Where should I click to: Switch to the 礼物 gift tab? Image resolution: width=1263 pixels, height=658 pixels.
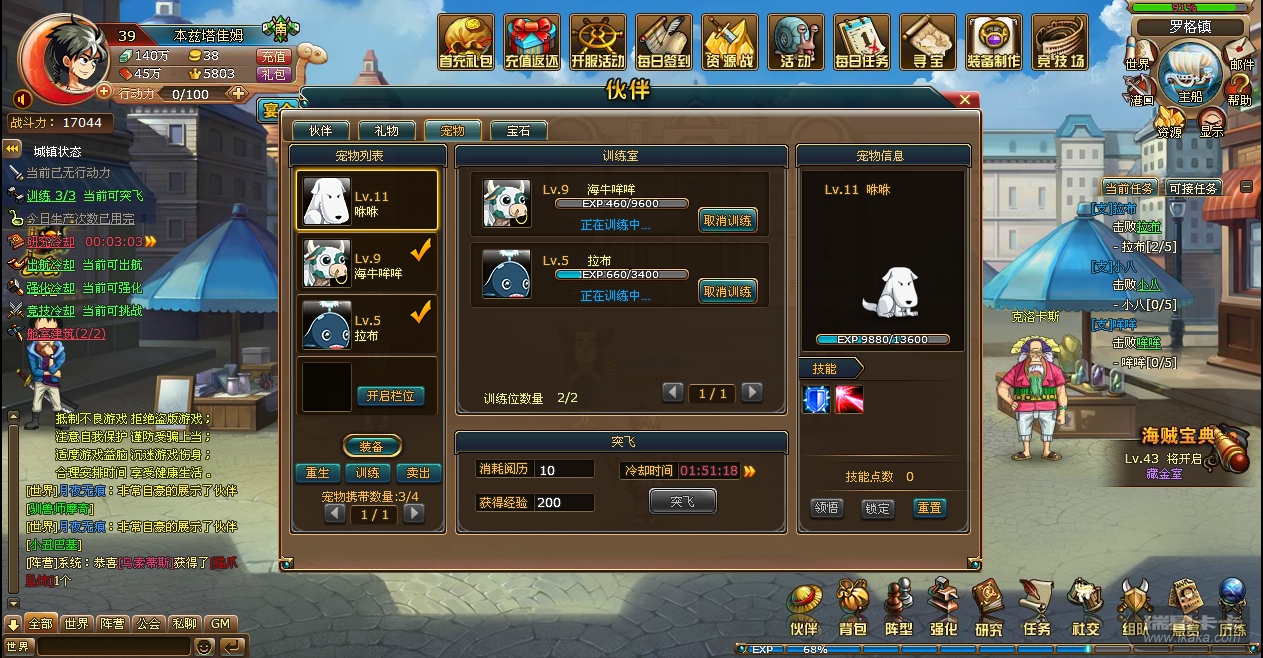(386, 131)
